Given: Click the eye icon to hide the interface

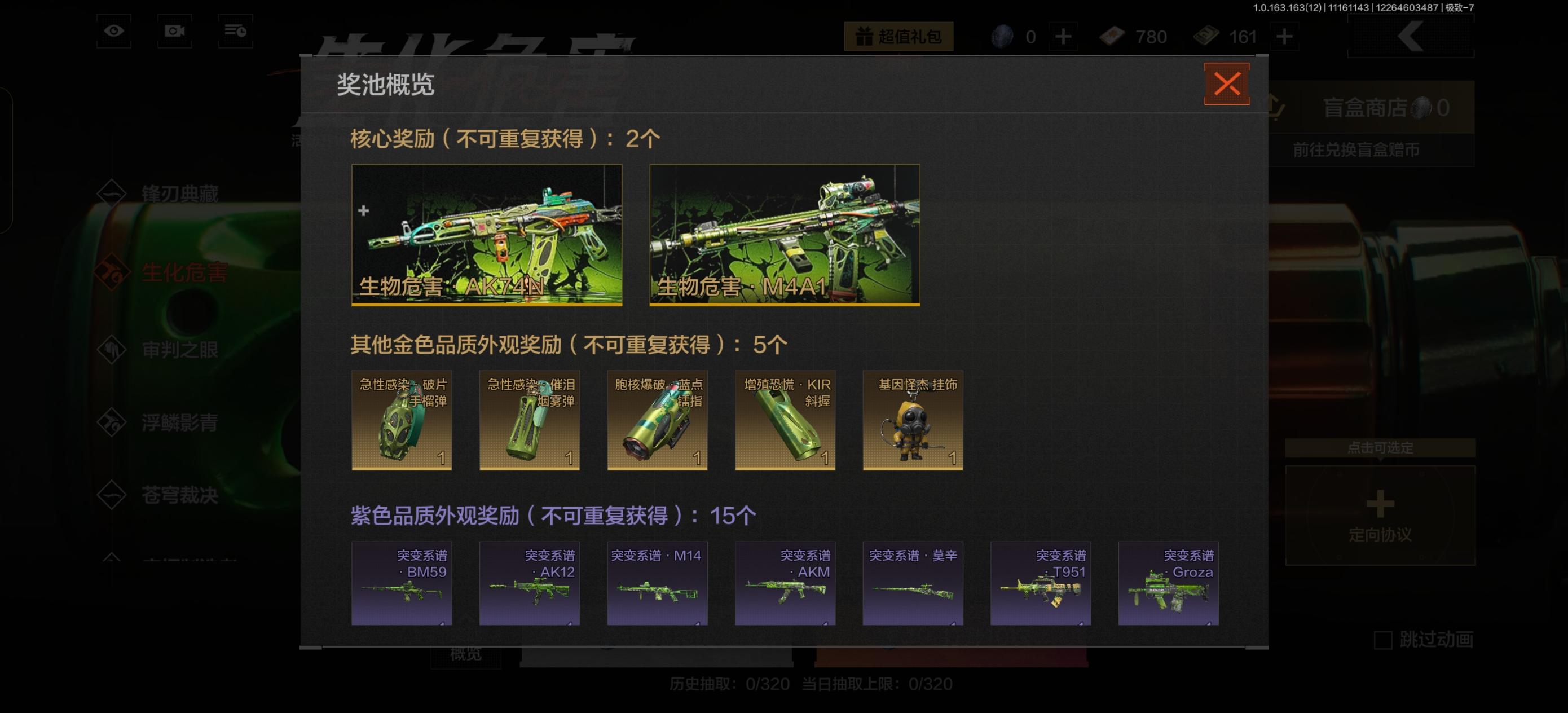Looking at the screenshot, I should pos(114,32).
